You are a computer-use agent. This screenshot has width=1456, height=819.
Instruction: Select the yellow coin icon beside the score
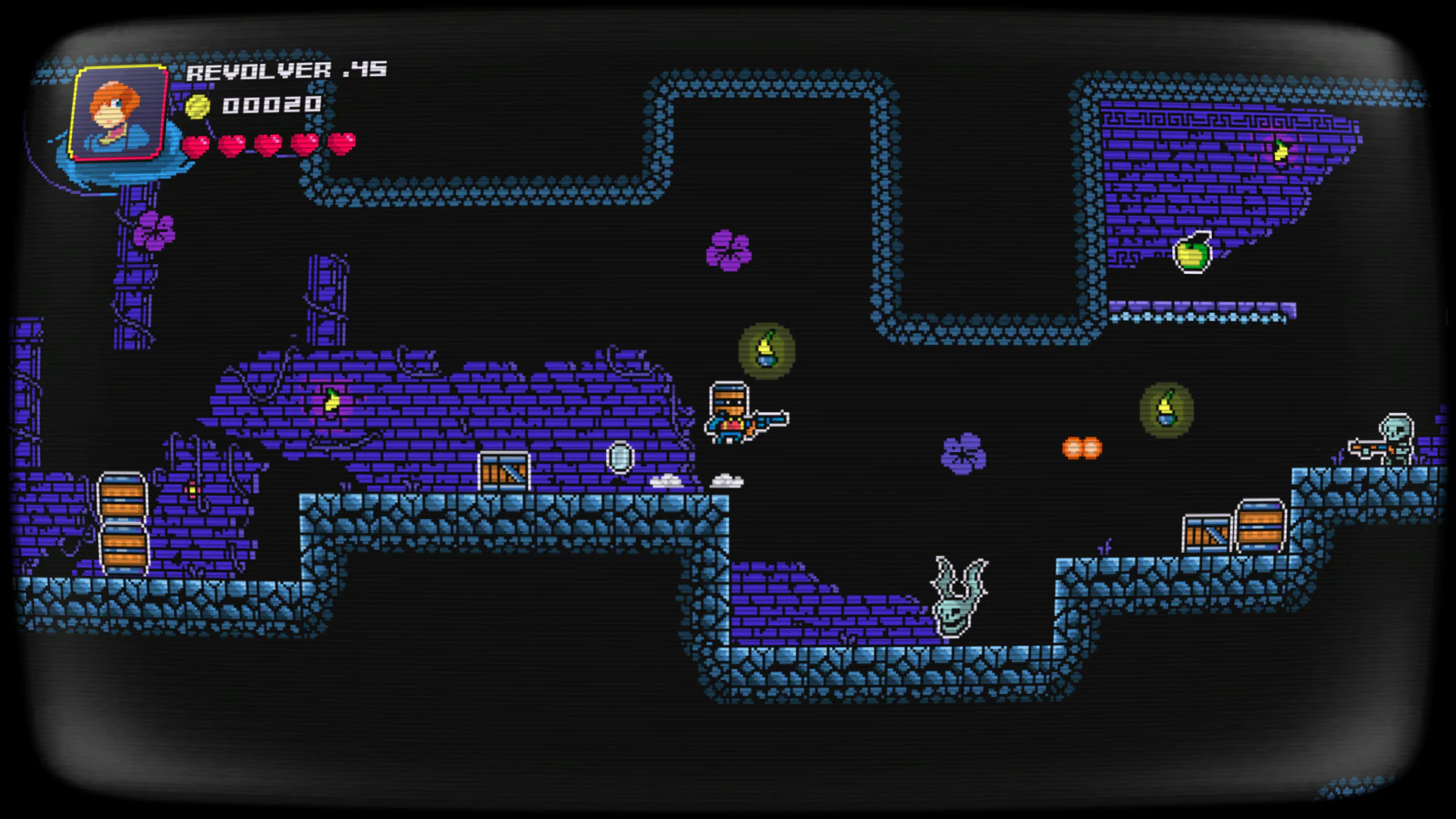coord(198,106)
